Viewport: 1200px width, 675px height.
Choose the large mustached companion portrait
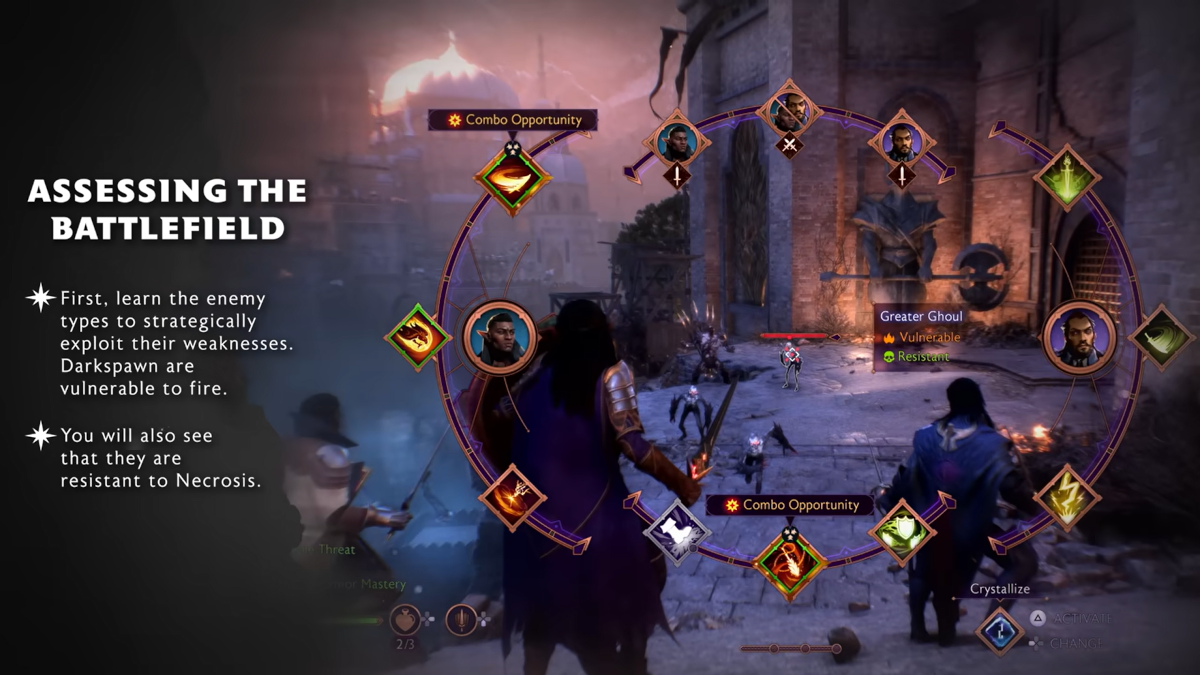click(x=1079, y=338)
